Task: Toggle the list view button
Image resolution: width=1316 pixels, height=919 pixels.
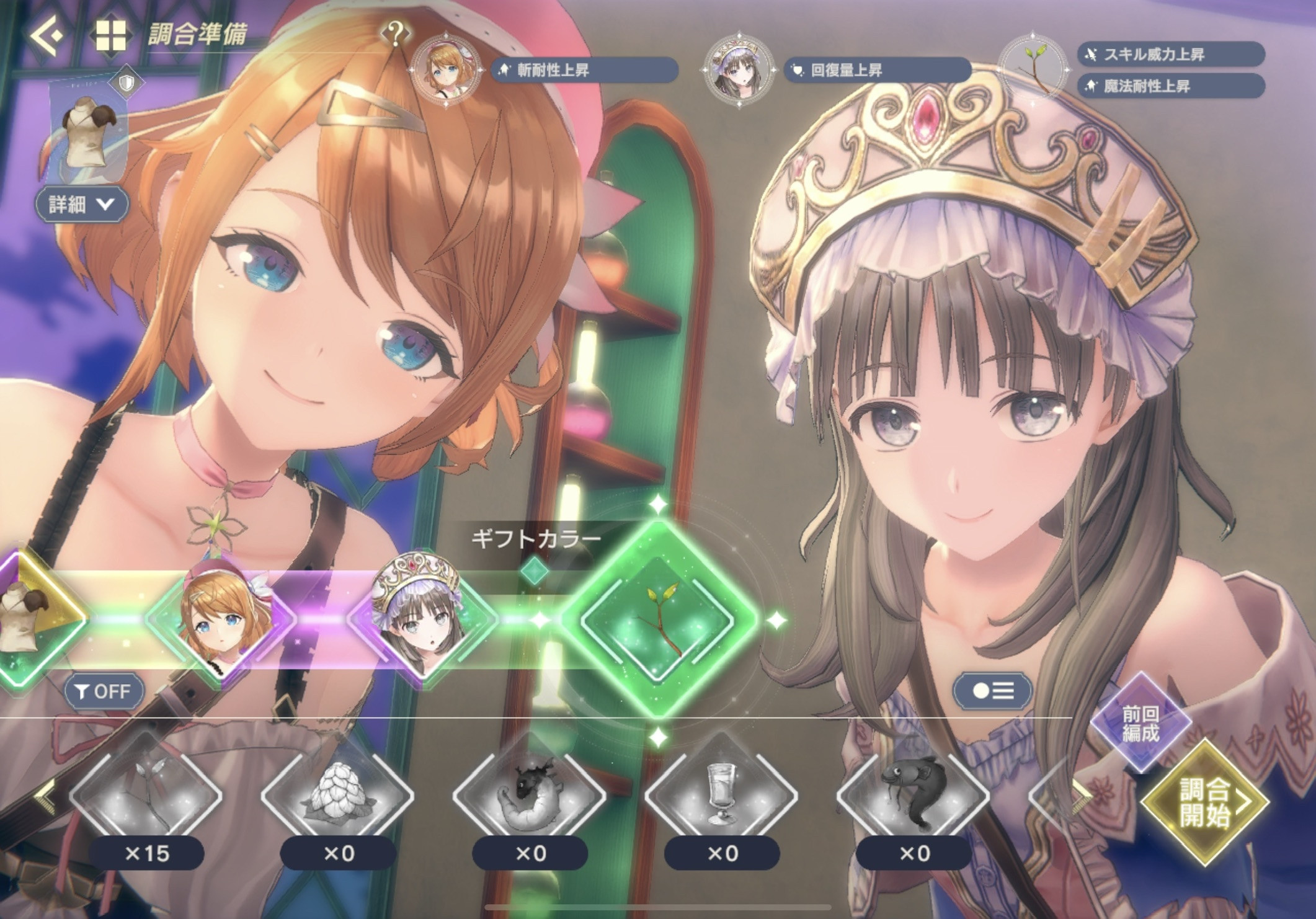Action: click(x=992, y=691)
